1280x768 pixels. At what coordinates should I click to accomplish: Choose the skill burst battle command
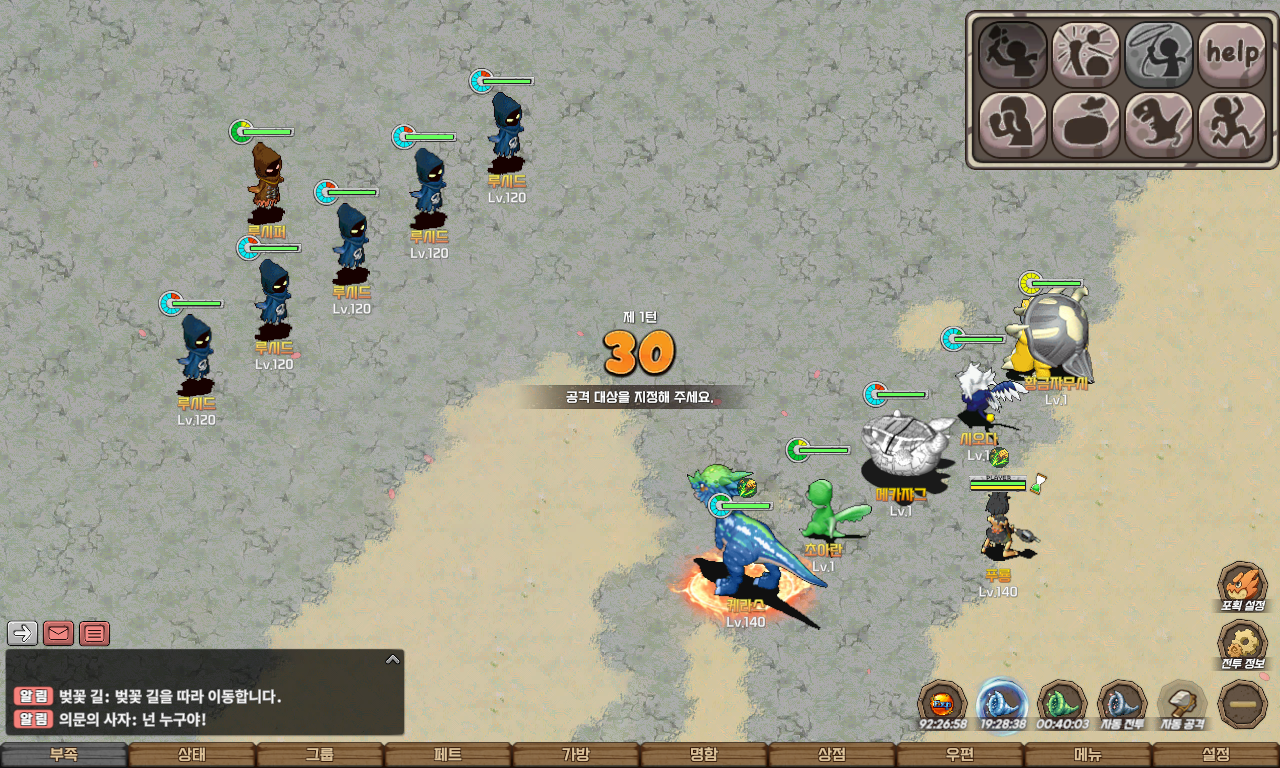pyautogui.click(x=1086, y=53)
